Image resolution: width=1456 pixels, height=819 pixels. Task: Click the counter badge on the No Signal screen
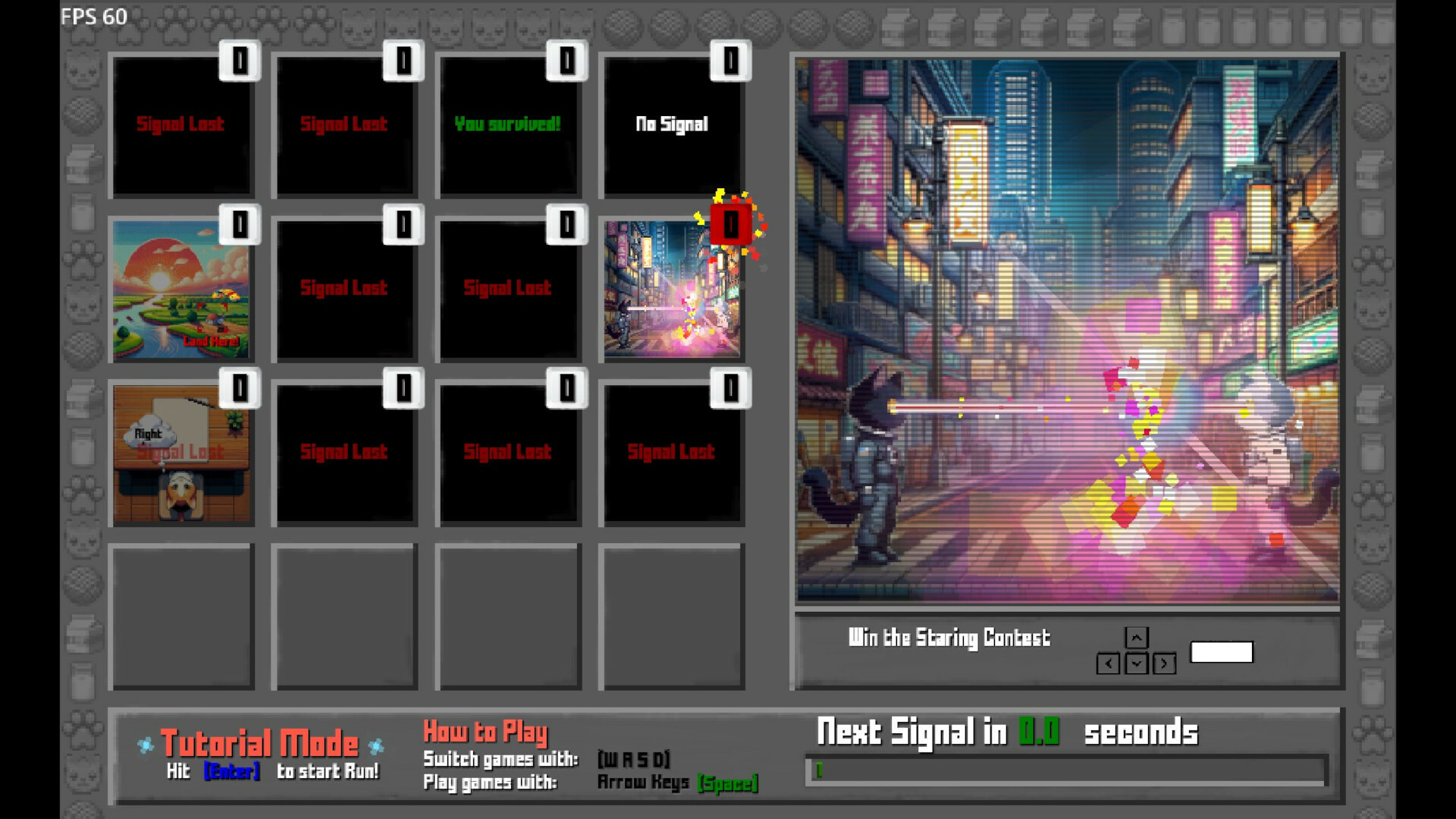(730, 62)
